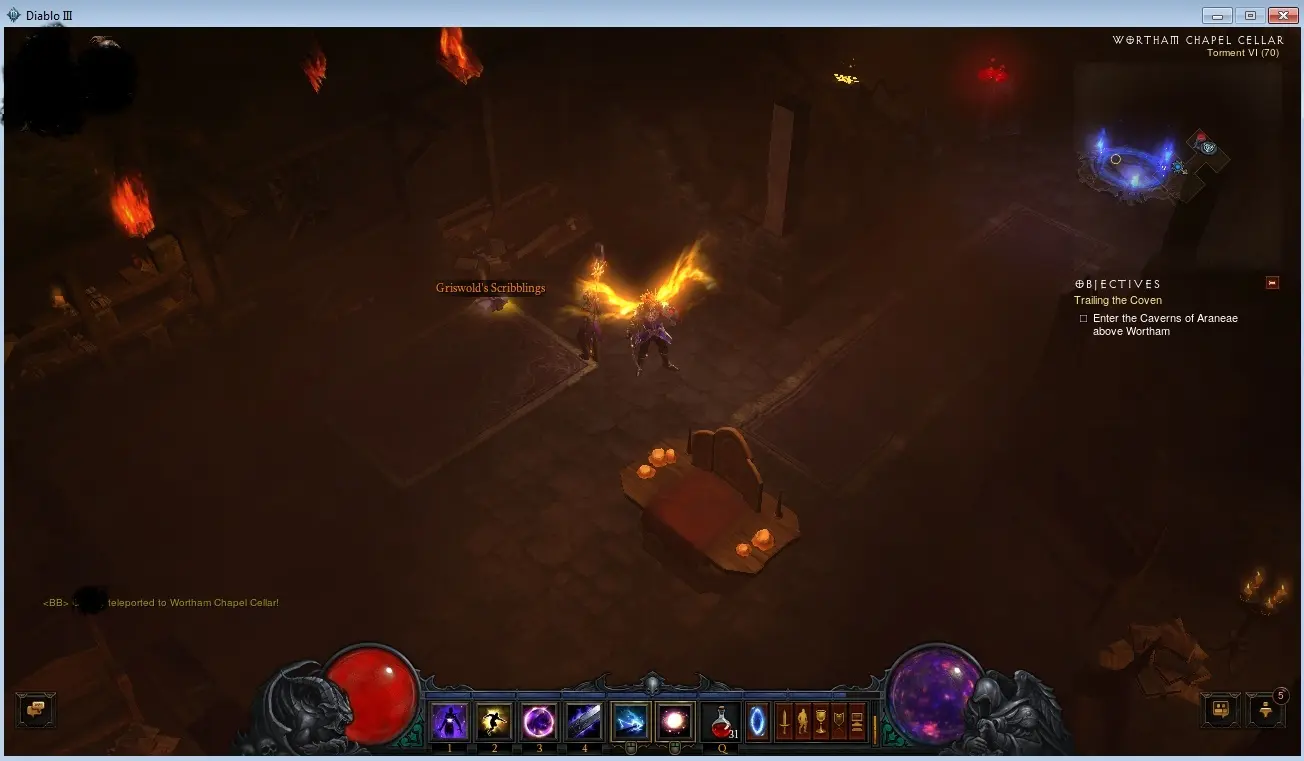The image size is (1304, 761).
Task: Open the character figure menu button
Action: 802,721
